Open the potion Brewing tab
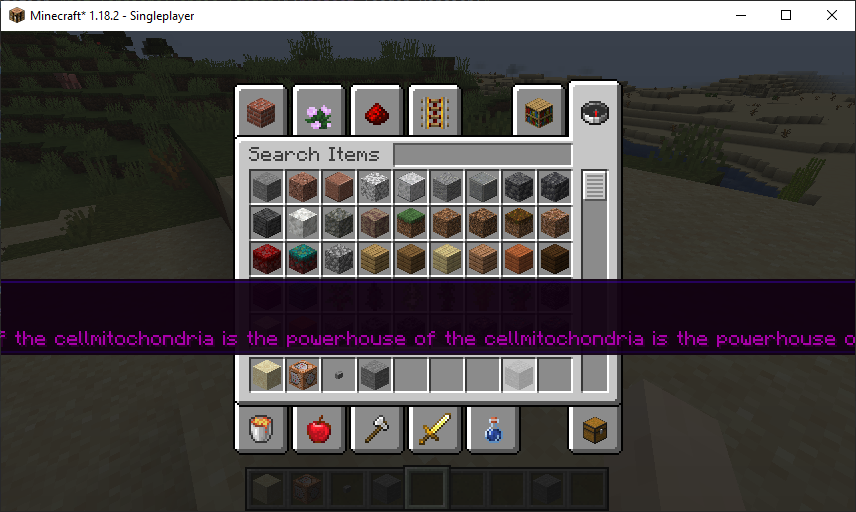The height and width of the screenshot is (512, 856). coord(492,429)
